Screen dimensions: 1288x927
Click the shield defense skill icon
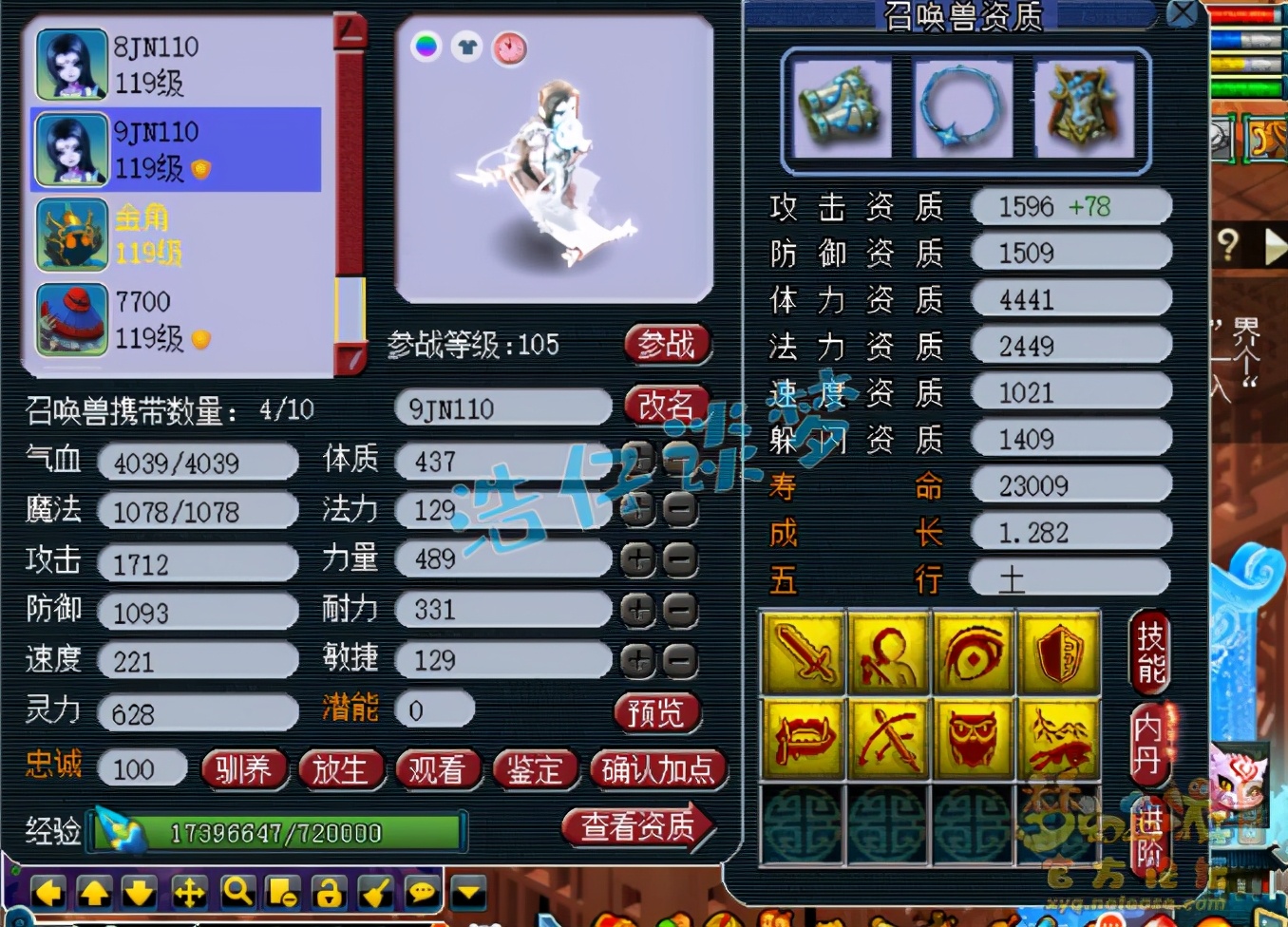pyautogui.click(x=1058, y=653)
